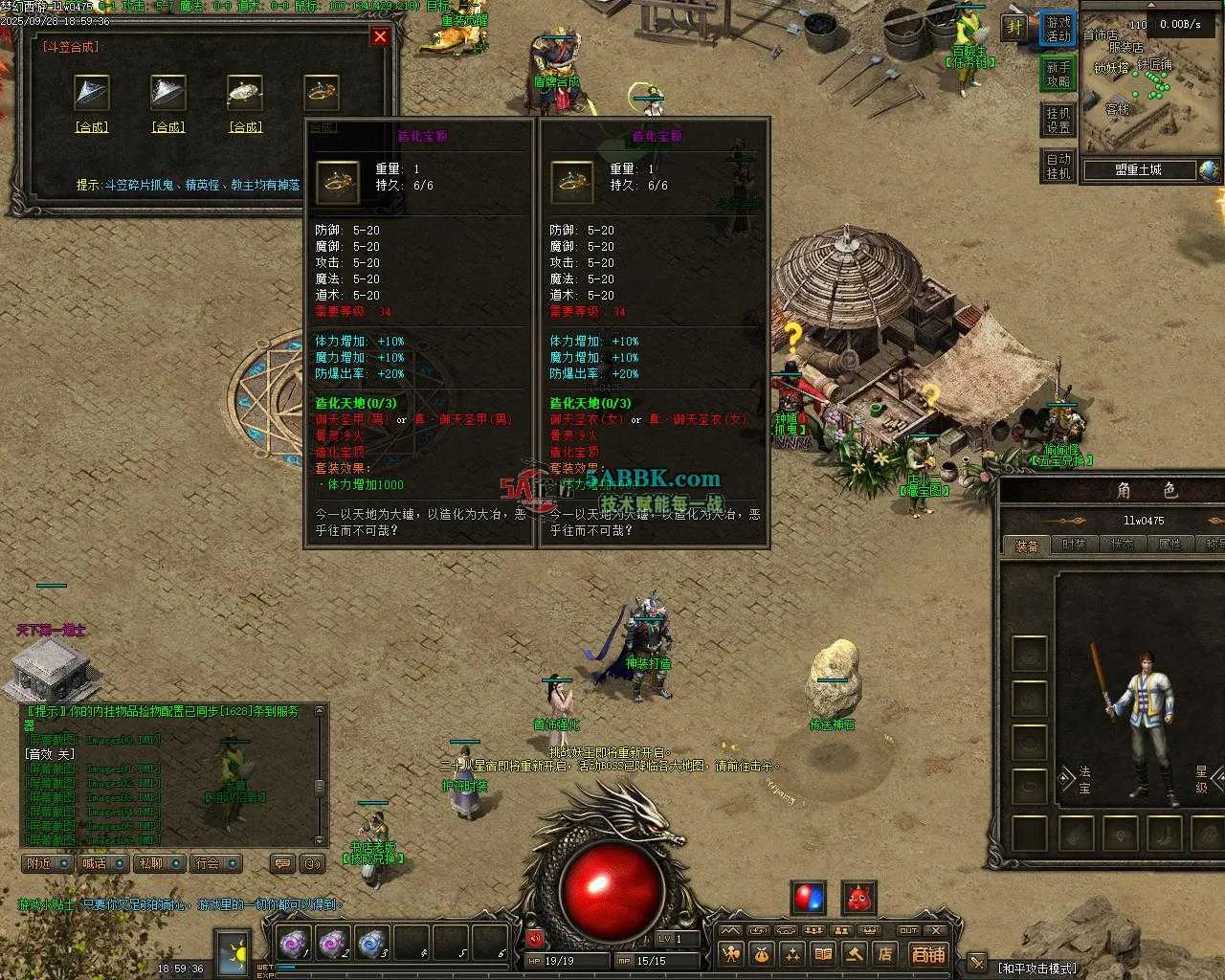This screenshot has width=1225, height=980.
Task: Open 挂机设置 auto-play settings
Action: click(x=1058, y=120)
